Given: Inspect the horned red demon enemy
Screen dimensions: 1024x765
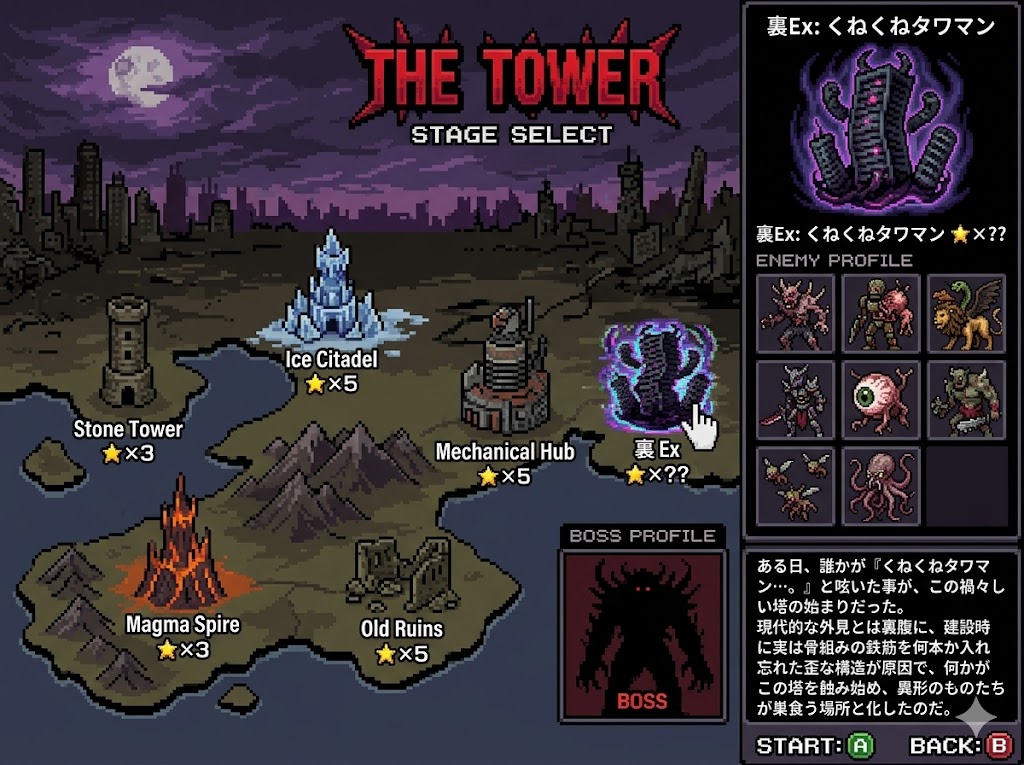Looking at the screenshot, I should click(795, 313).
